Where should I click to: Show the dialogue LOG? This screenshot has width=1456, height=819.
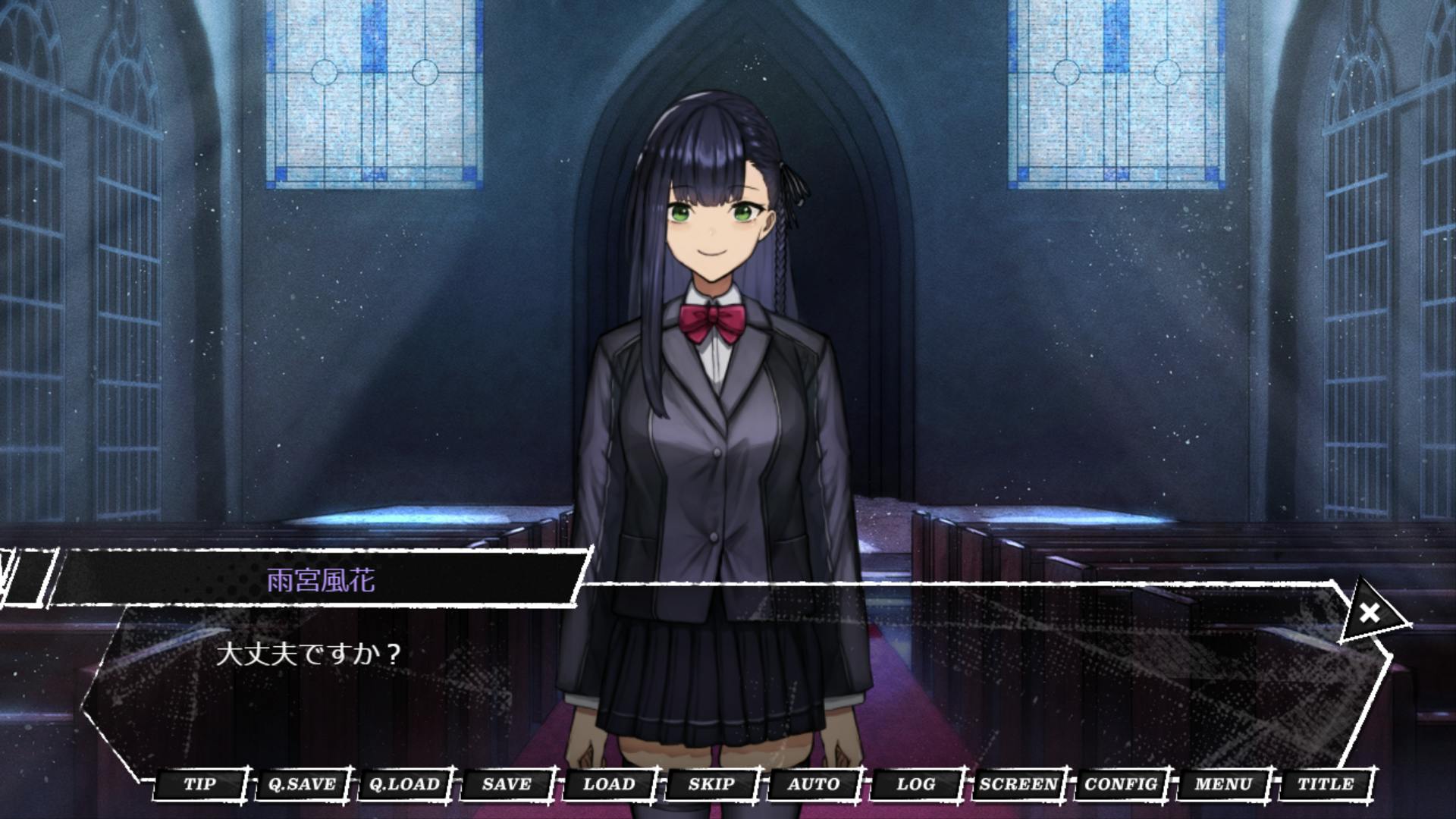pyautogui.click(x=916, y=784)
